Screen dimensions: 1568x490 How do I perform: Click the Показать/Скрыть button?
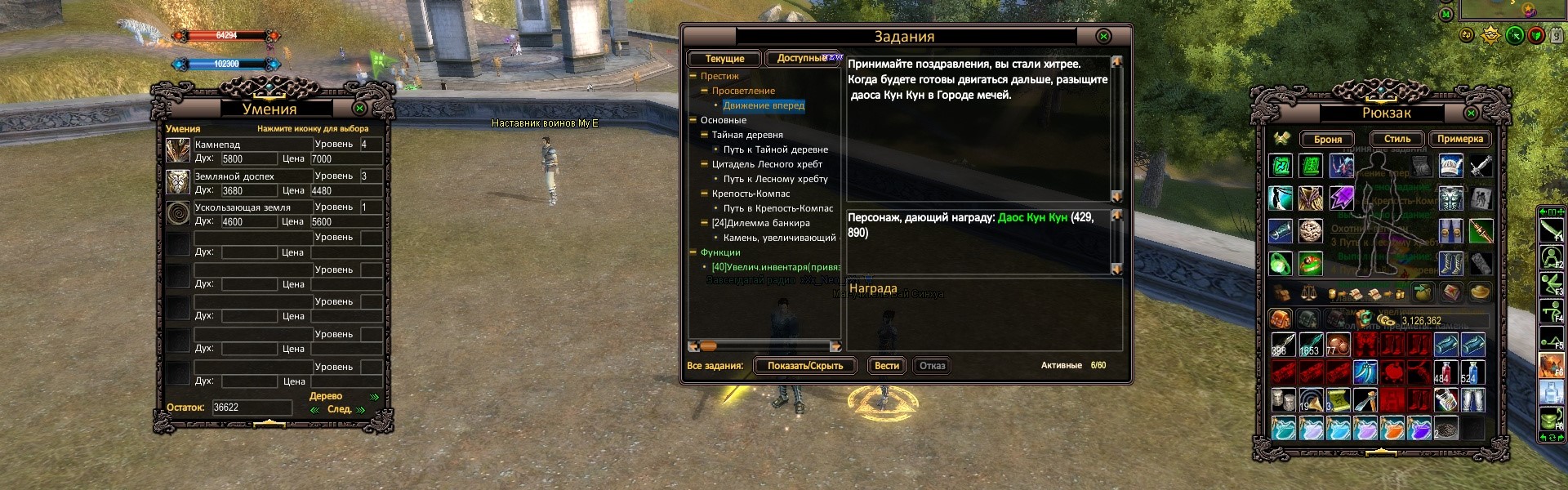(x=804, y=366)
